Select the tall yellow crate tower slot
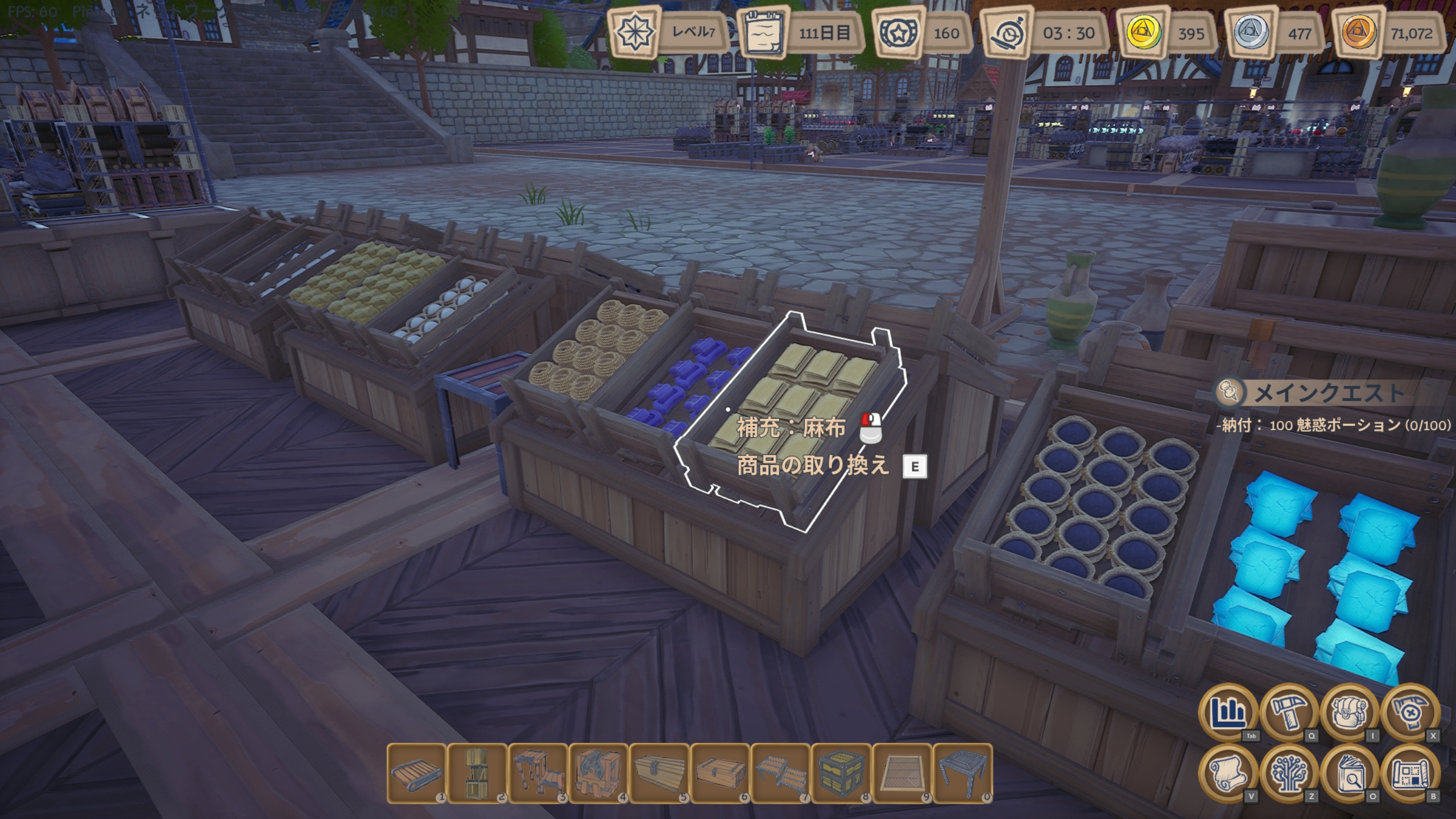 [477, 773]
